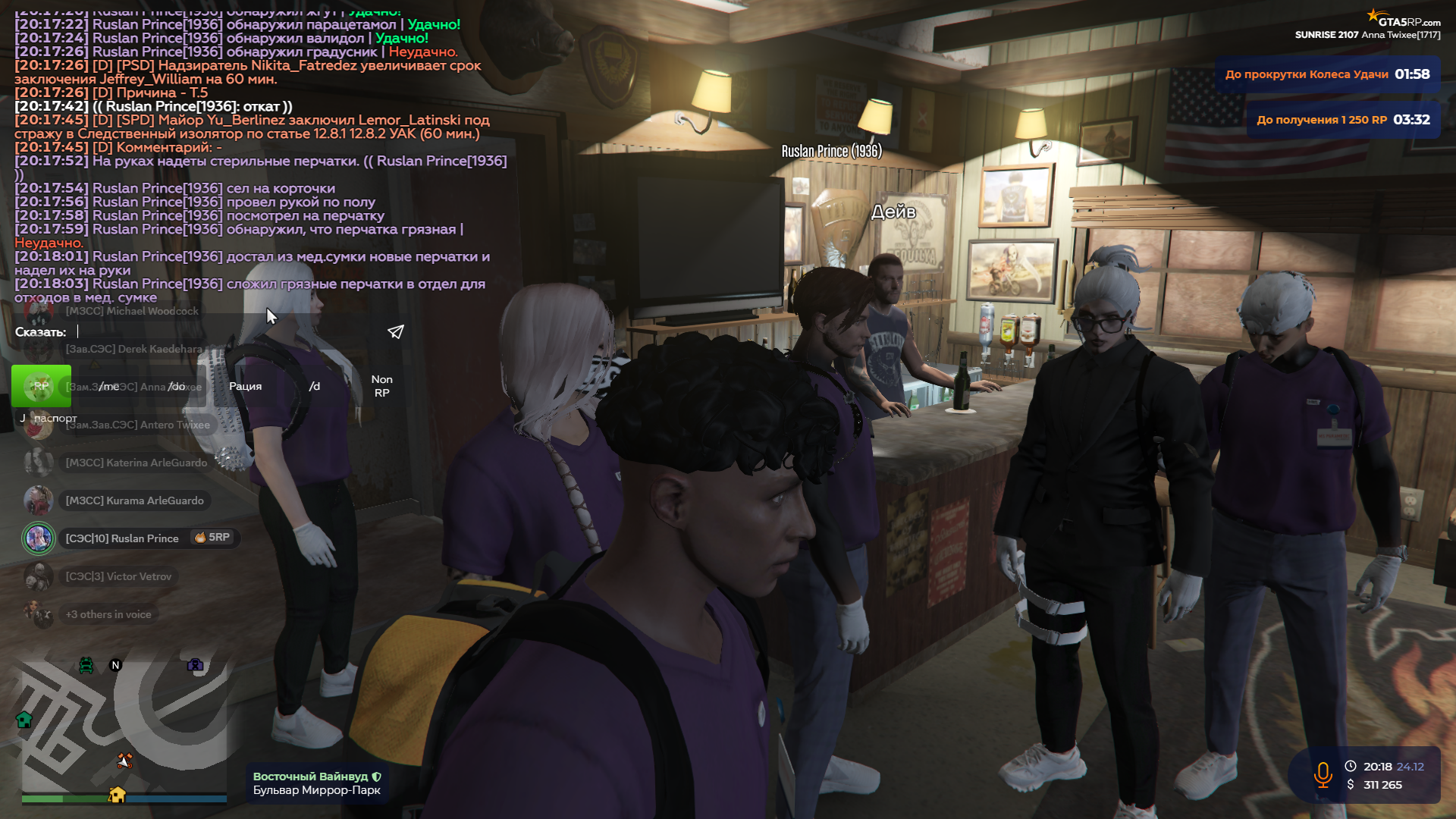
Task: Activate the orange microphone icon in bottom HUD
Action: [1323, 775]
